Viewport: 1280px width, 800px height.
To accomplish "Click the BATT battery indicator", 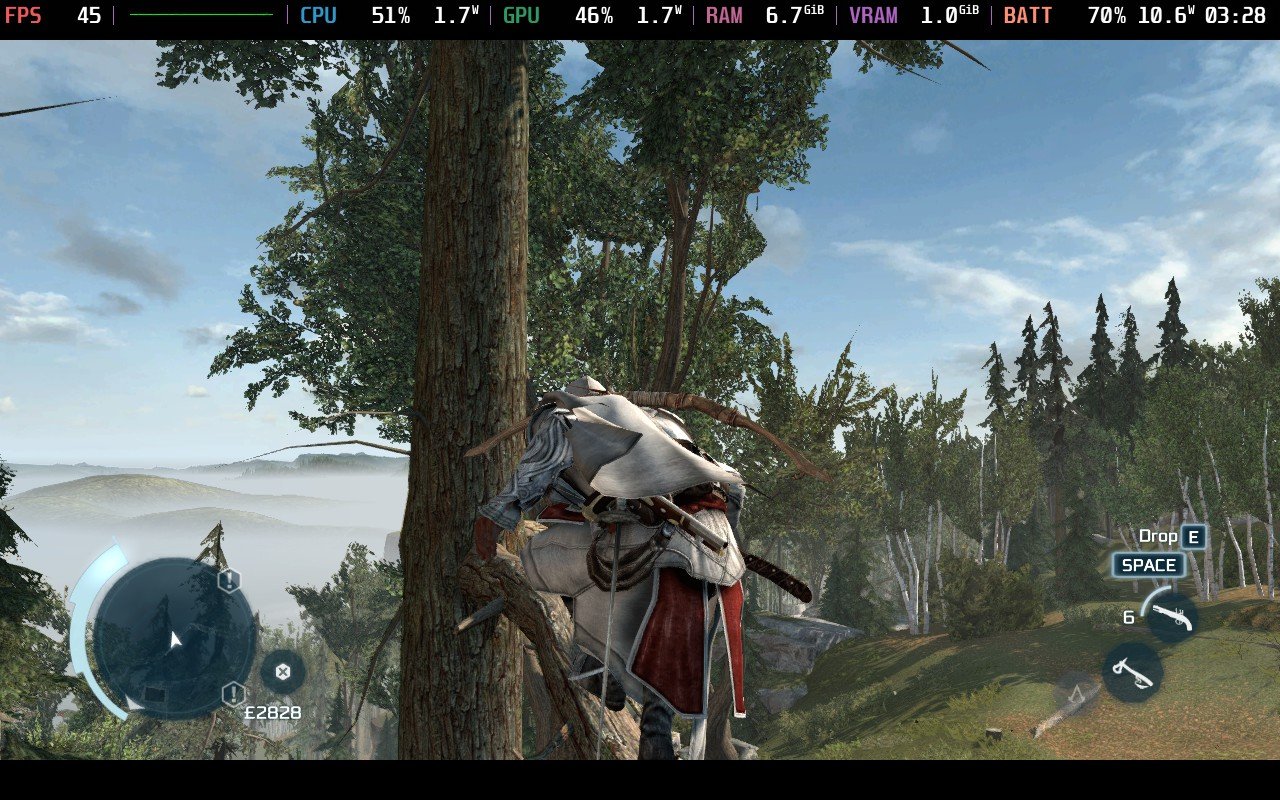I will (1029, 16).
